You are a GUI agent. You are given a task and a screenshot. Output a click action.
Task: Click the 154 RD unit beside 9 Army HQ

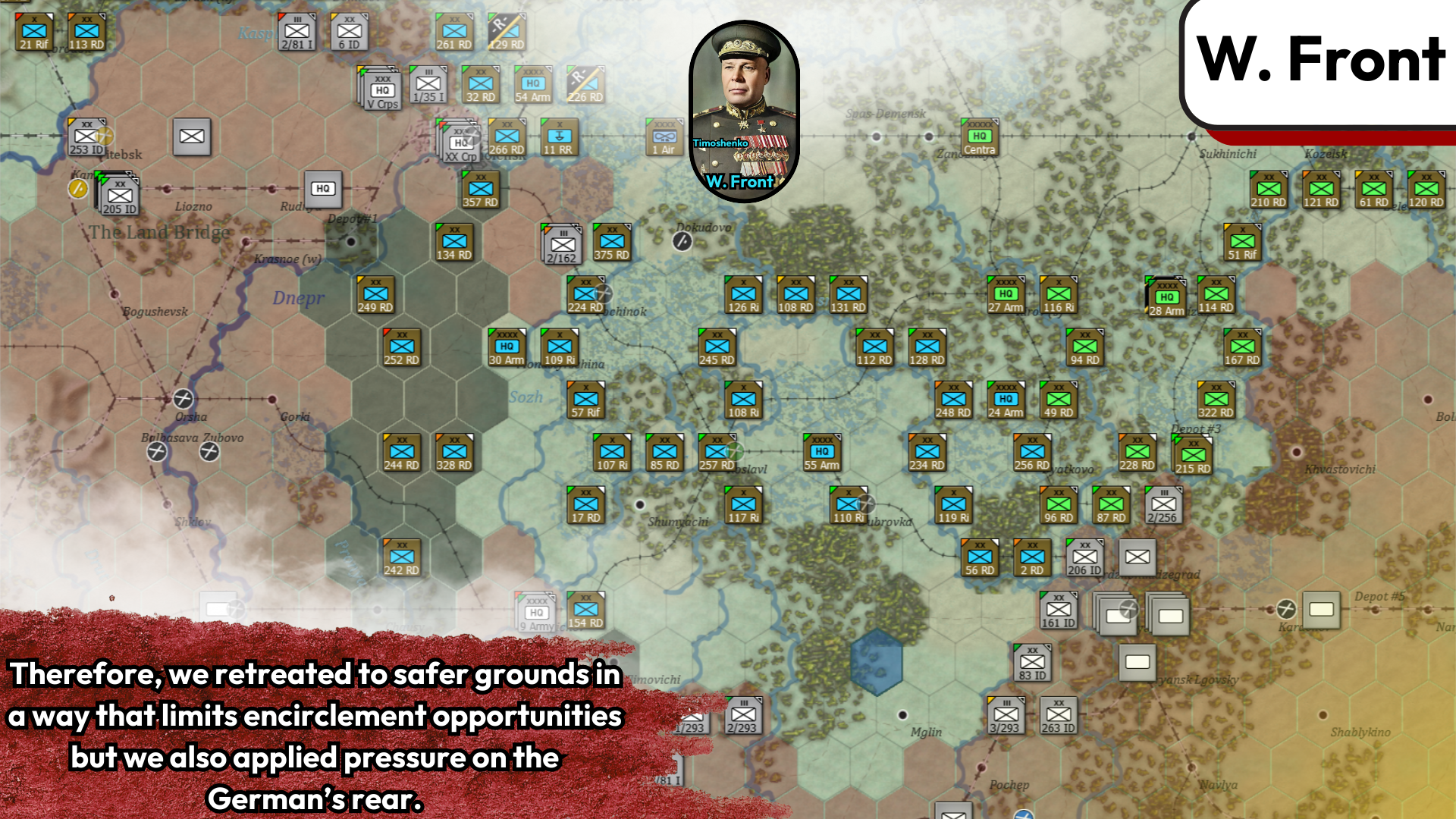(585, 610)
